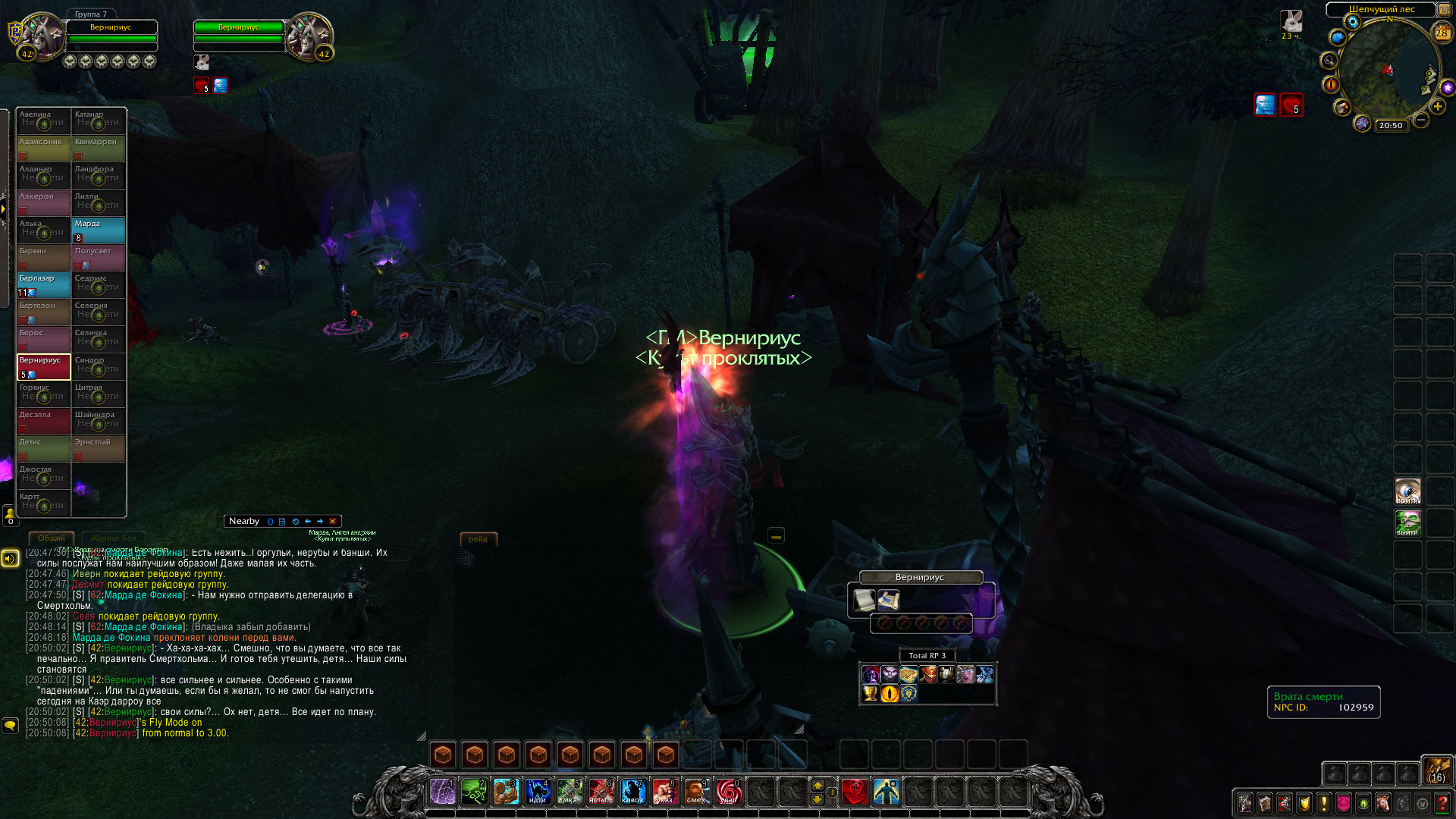The height and width of the screenshot is (819, 1456).
Task: Use the кивок nod emote slot
Action: [x=632, y=792]
